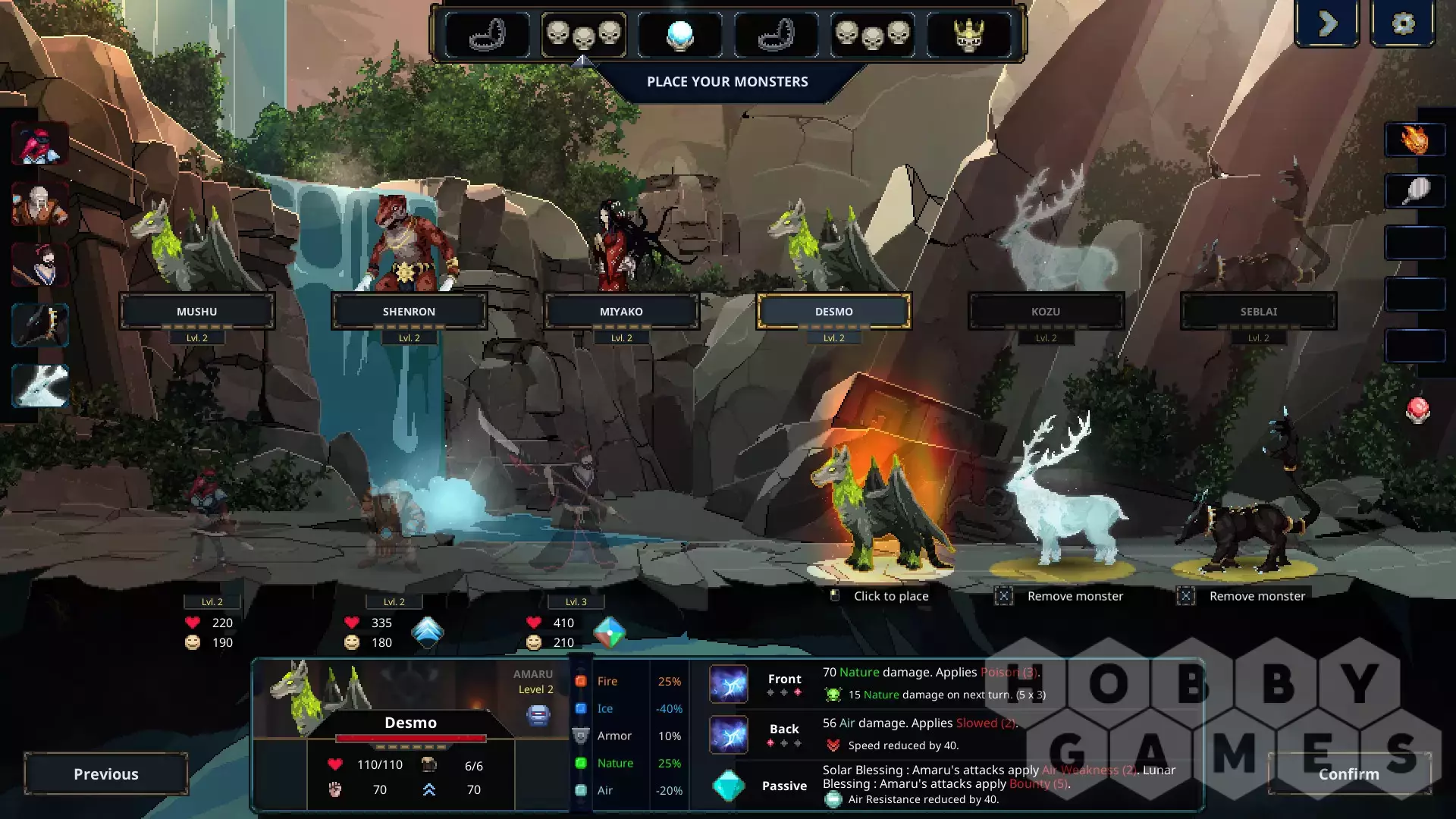Viewport: 1456px width, 819px height.
Task: Pick the Desmo monster nameplate
Action: click(x=833, y=312)
